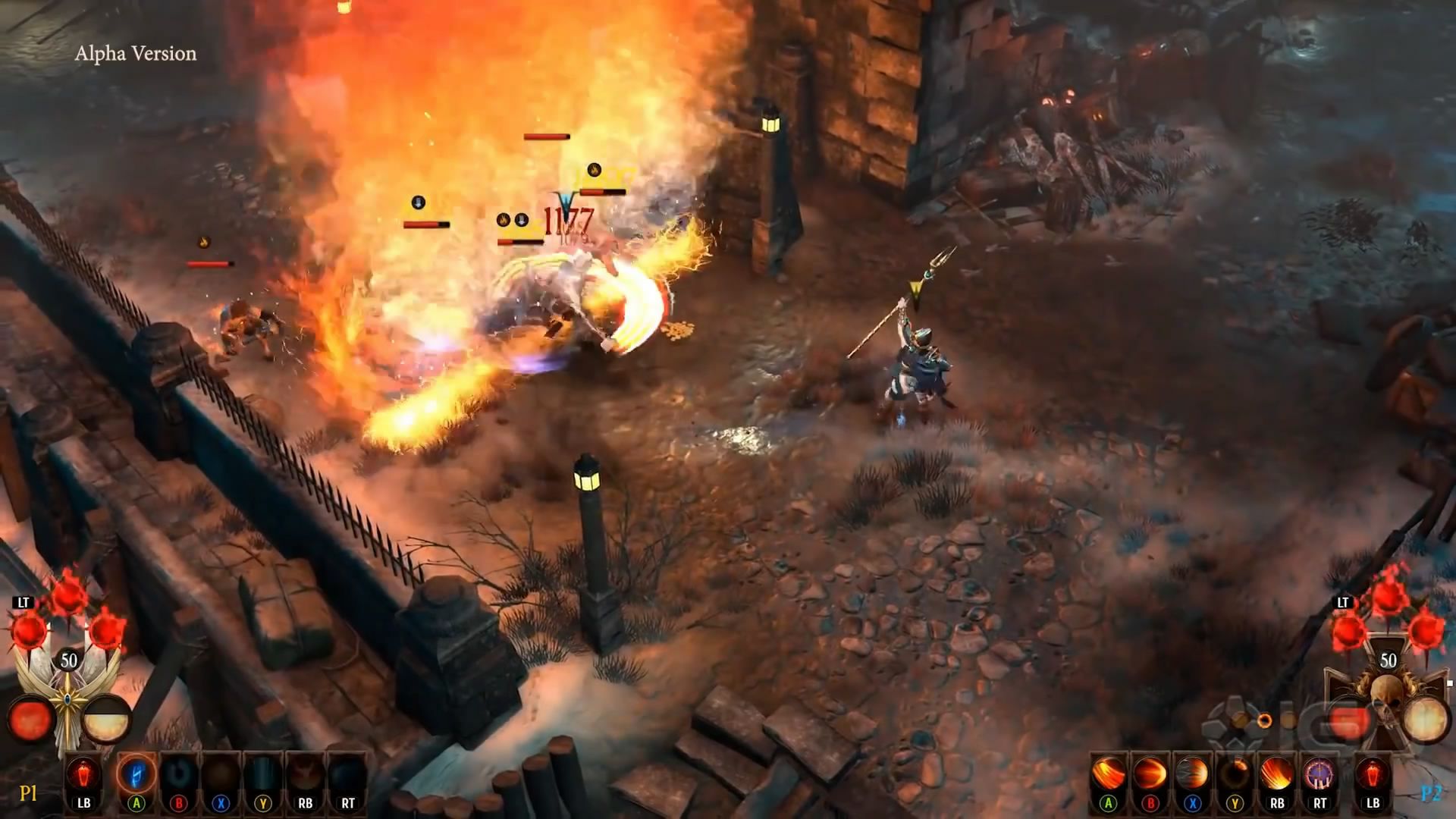Viewport: 1456px width, 819px height.
Task: Use player one's red health potion slot
Action: click(83, 775)
